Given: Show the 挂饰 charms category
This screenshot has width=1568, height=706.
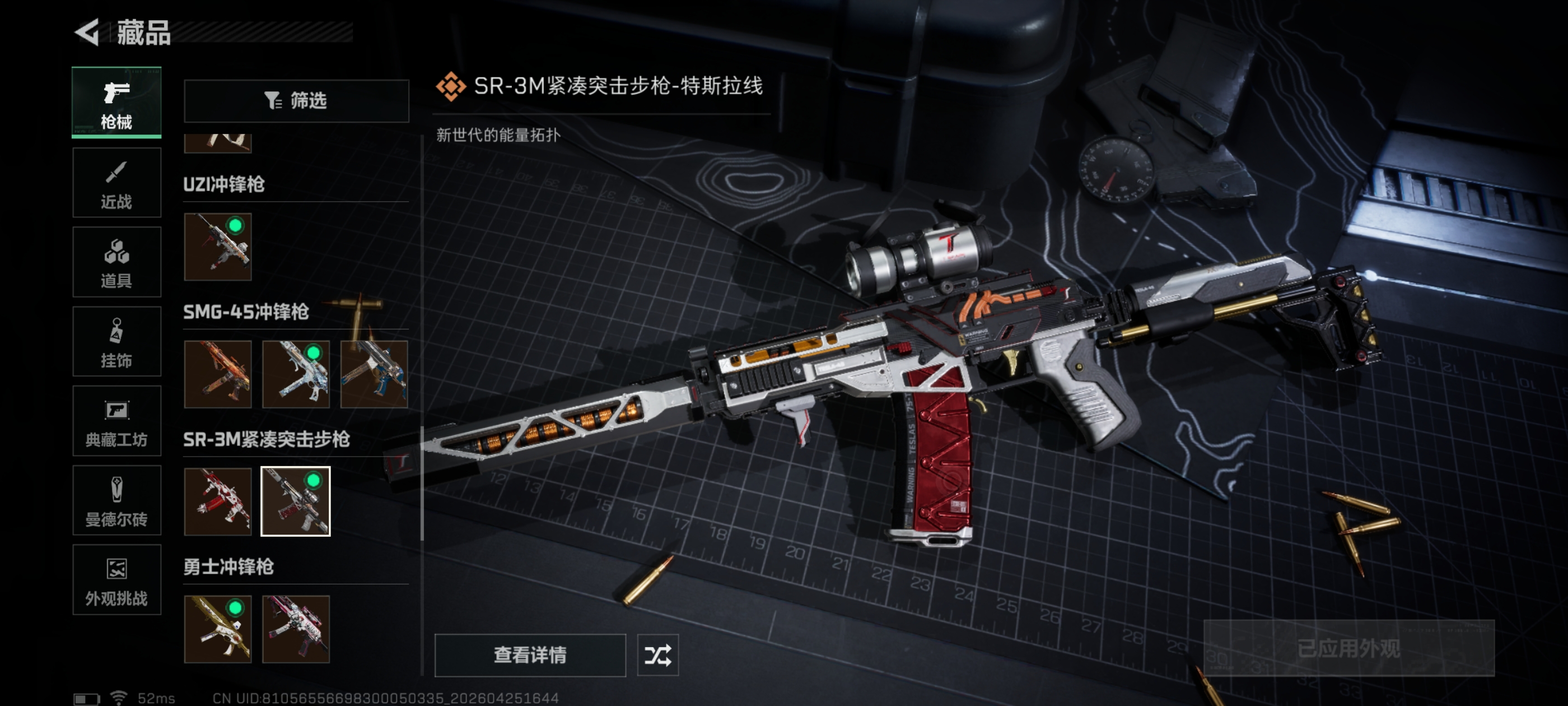Looking at the screenshot, I should [116, 342].
